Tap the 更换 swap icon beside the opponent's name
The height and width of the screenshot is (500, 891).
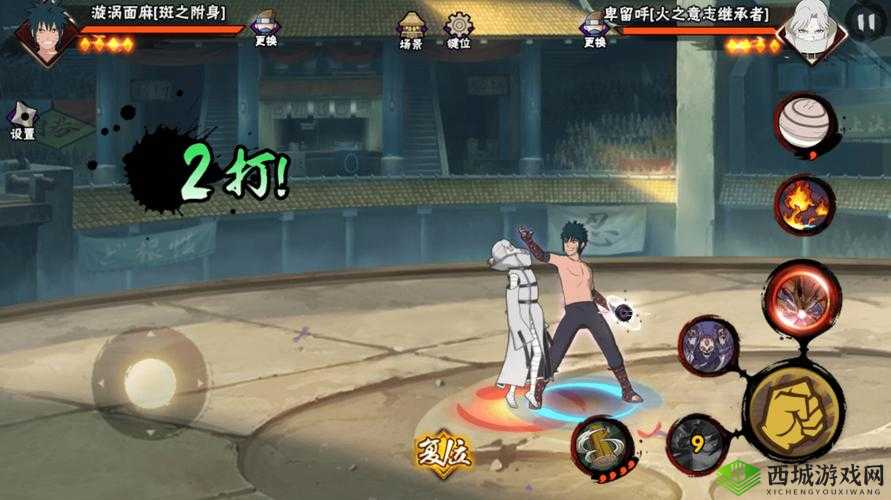[594, 27]
